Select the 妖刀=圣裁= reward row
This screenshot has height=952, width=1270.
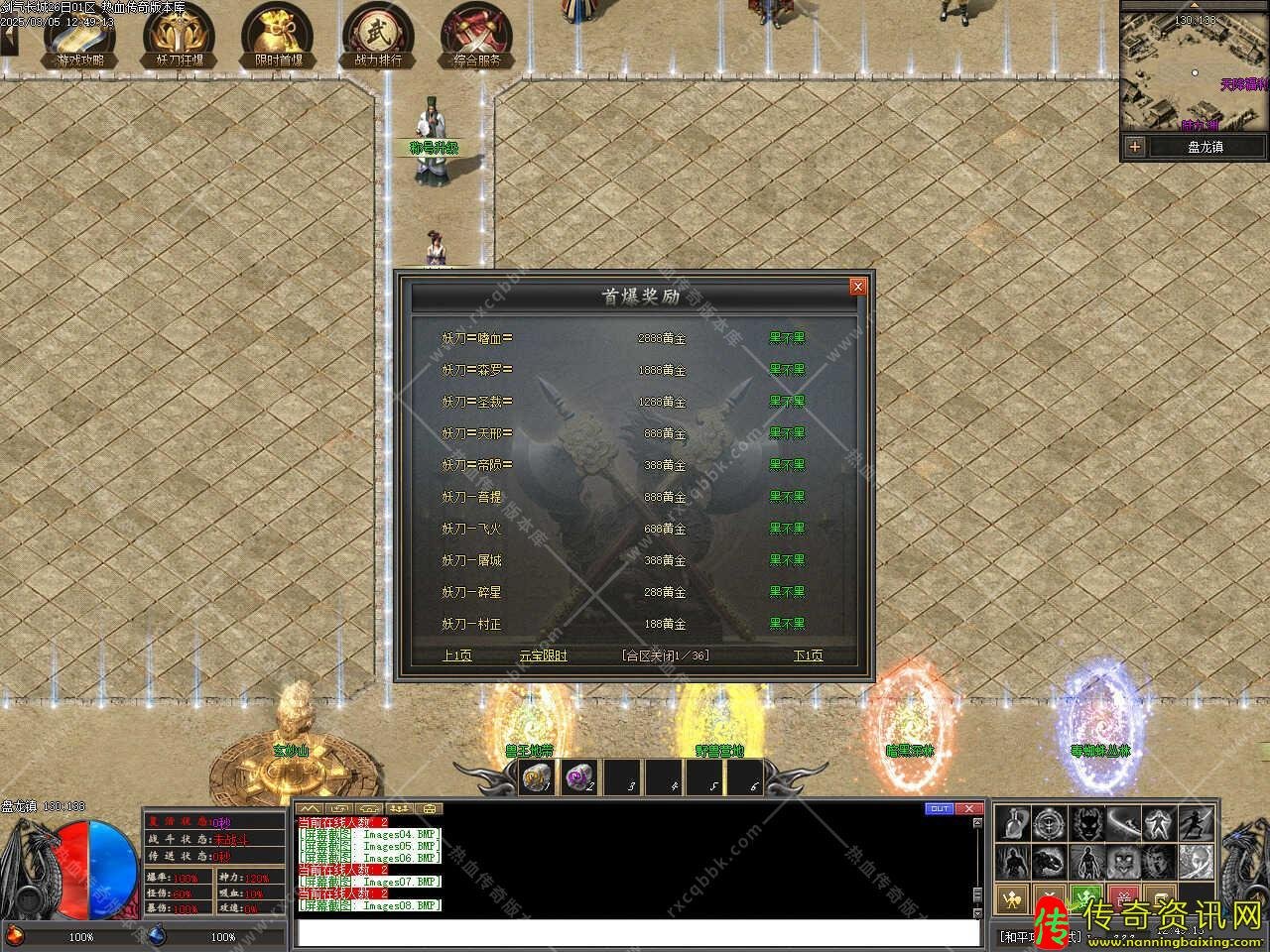click(477, 402)
